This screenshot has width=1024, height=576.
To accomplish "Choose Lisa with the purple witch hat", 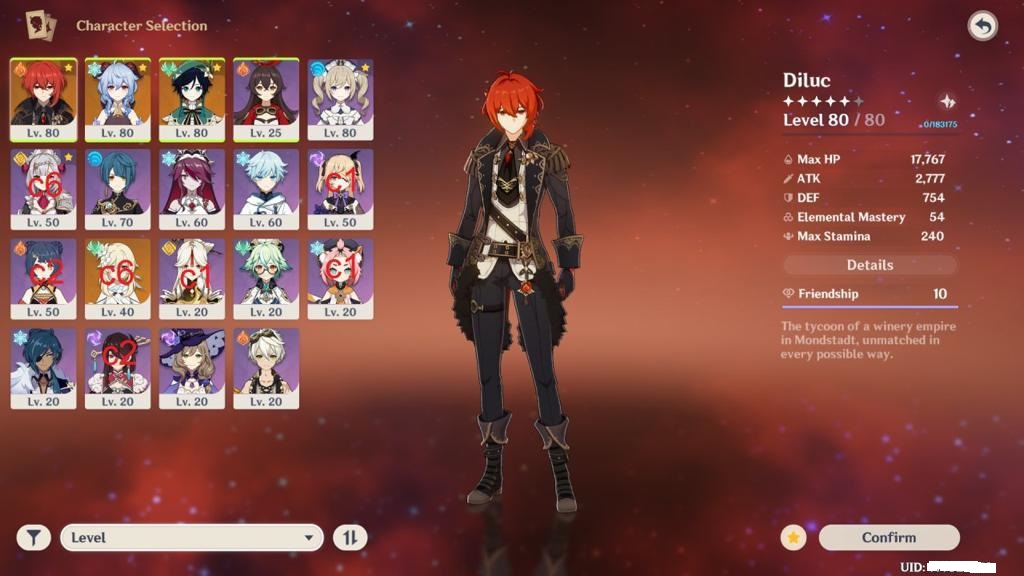I will coord(191,368).
